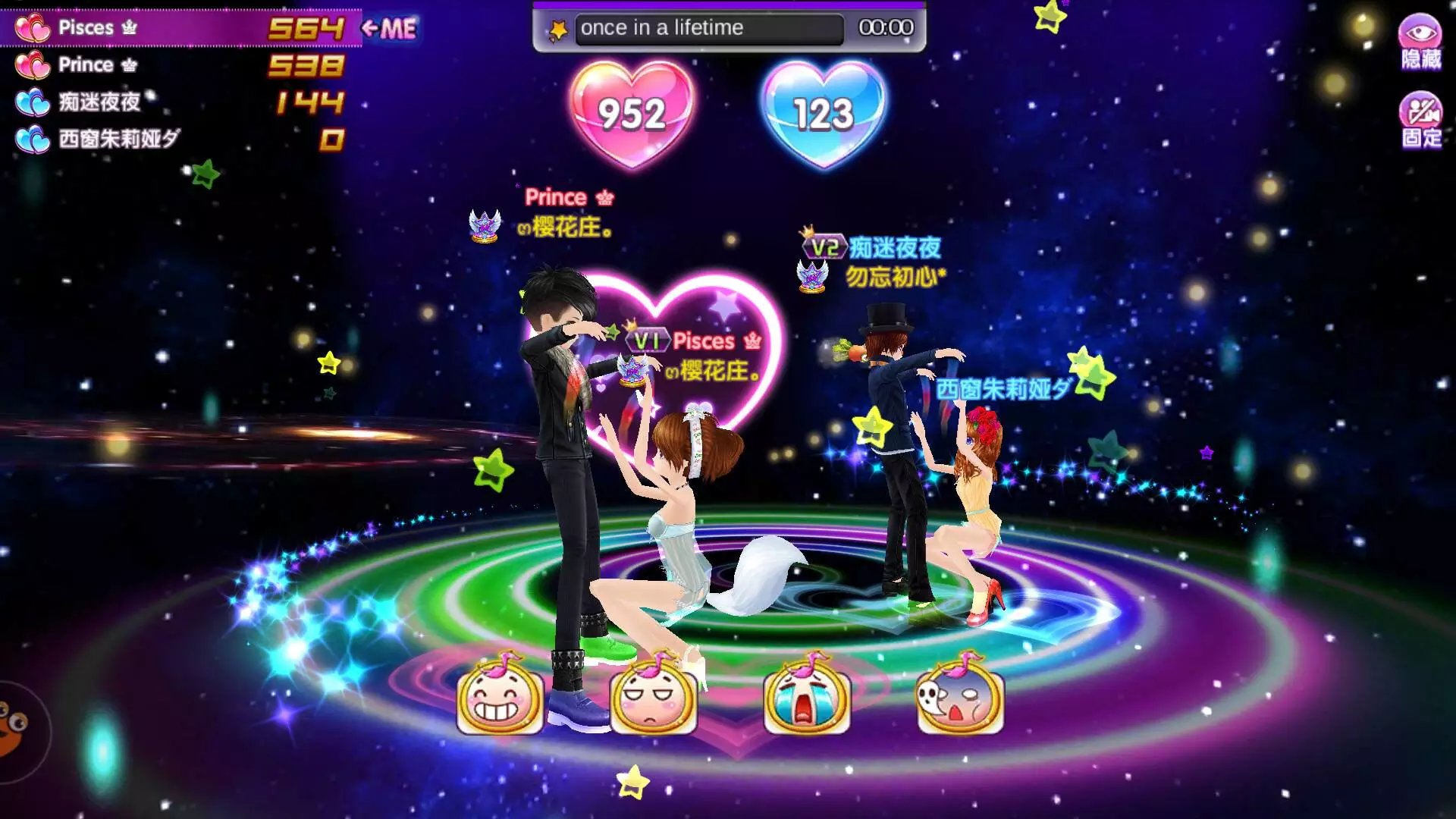
Task: Select 西窗朱莉娅 row in the scoreboard
Action: (180, 139)
